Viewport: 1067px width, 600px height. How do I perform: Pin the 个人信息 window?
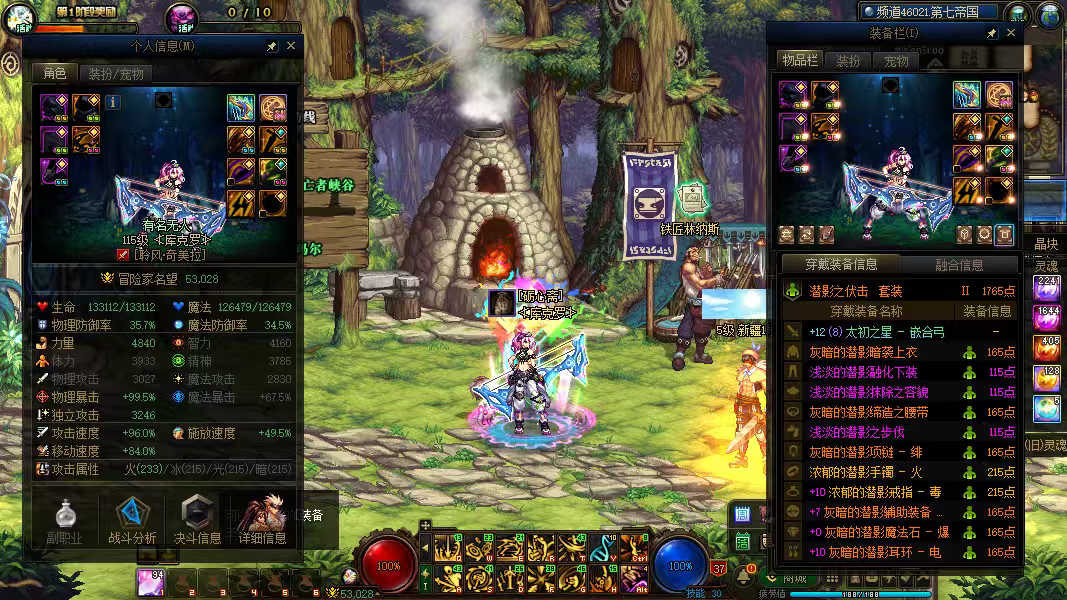(271, 46)
